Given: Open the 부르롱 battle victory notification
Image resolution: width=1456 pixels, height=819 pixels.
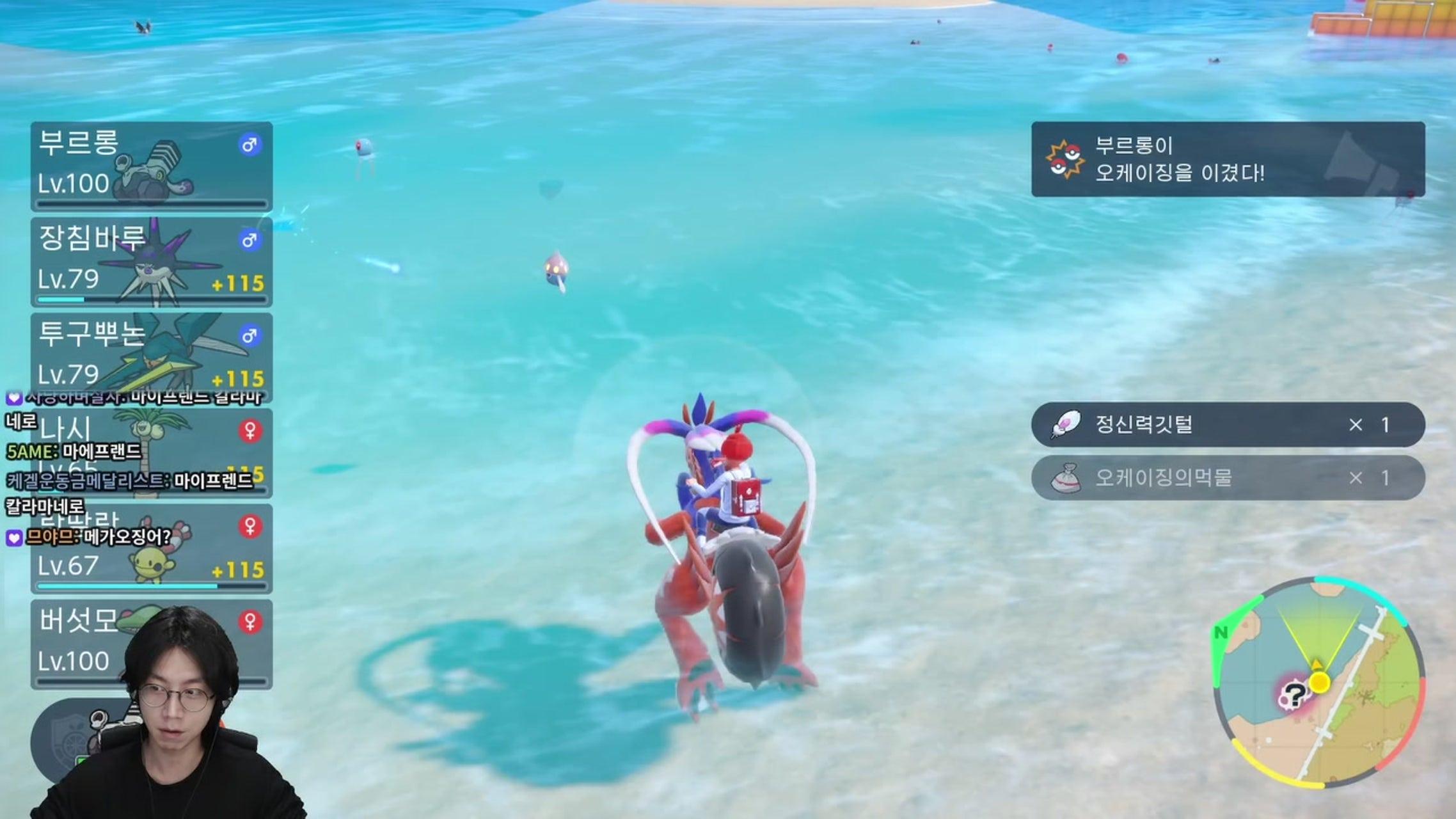Looking at the screenshot, I should click(x=1228, y=159).
